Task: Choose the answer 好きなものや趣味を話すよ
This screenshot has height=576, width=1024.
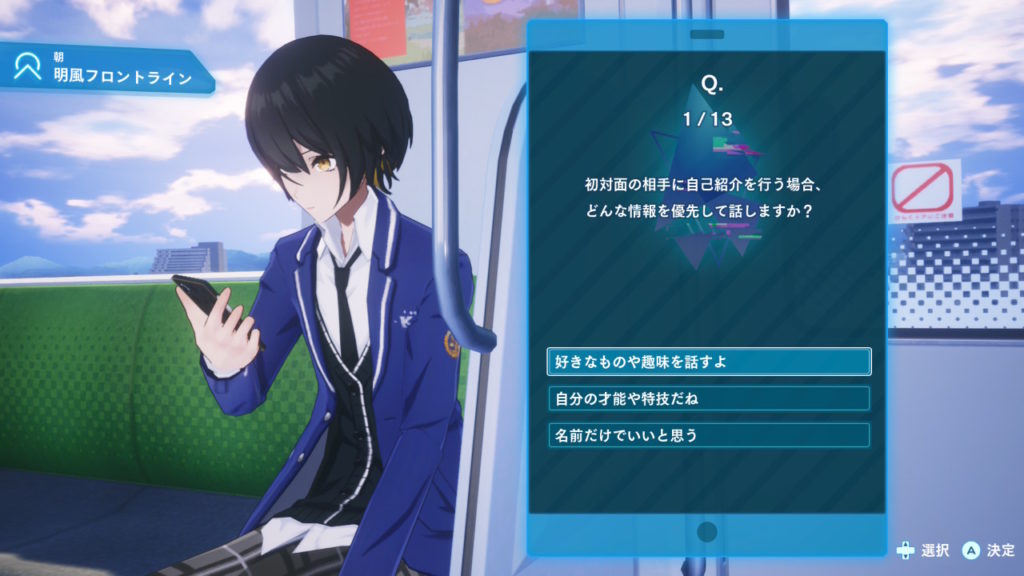Action: [708, 361]
